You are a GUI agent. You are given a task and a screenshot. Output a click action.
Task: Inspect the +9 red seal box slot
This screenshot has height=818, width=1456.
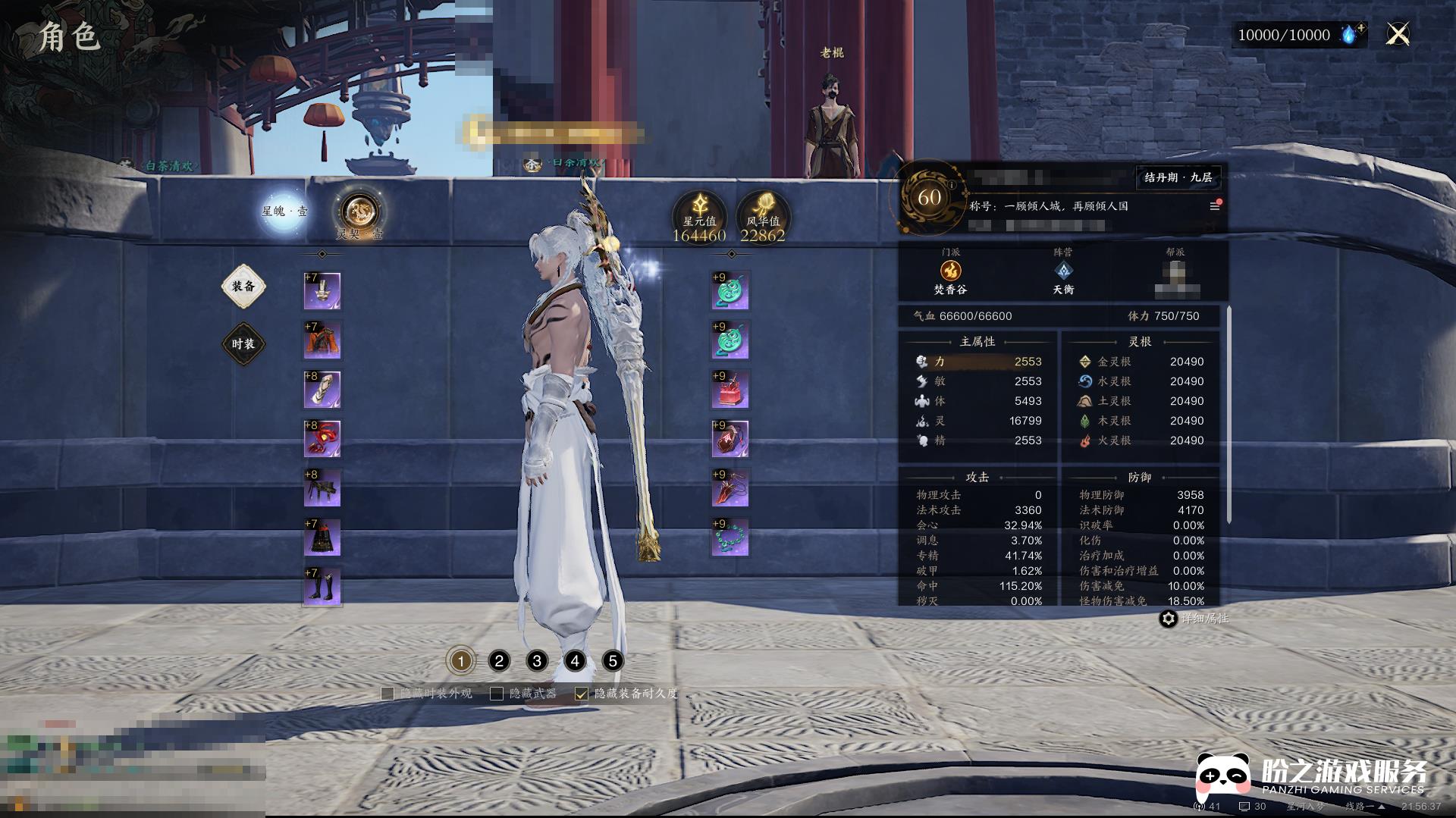click(730, 390)
